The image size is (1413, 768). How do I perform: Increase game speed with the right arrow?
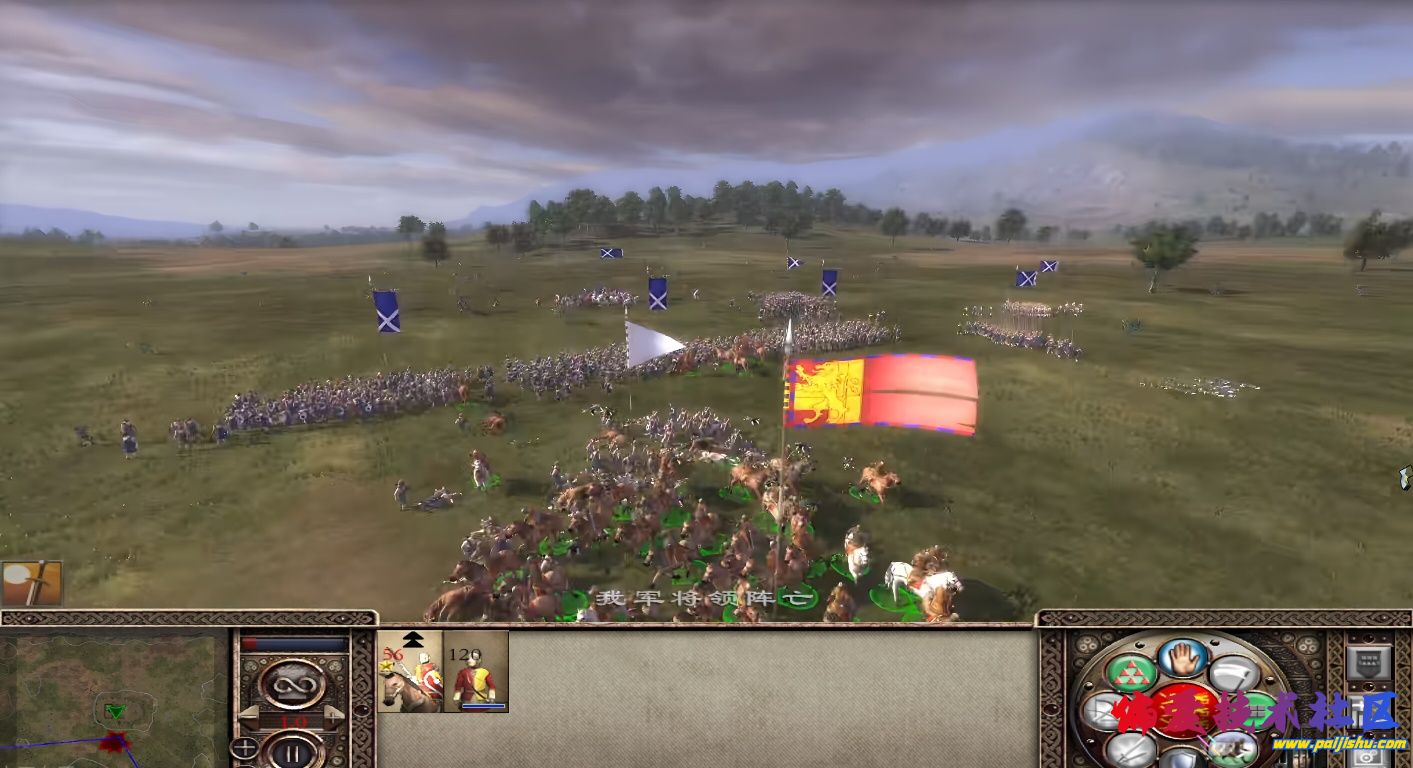point(336,716)
